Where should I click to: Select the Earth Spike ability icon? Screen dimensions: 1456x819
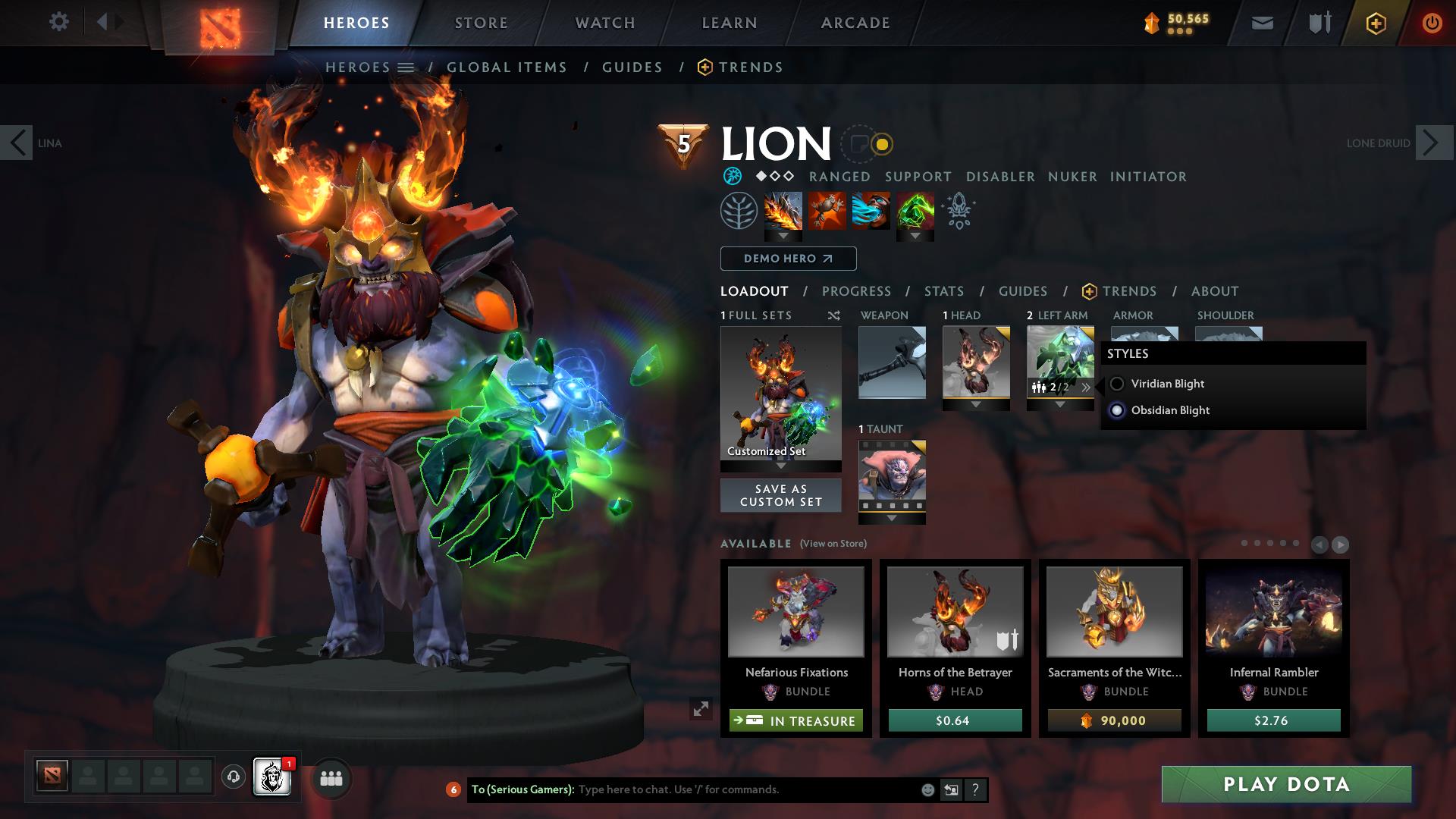click(781, 212)
